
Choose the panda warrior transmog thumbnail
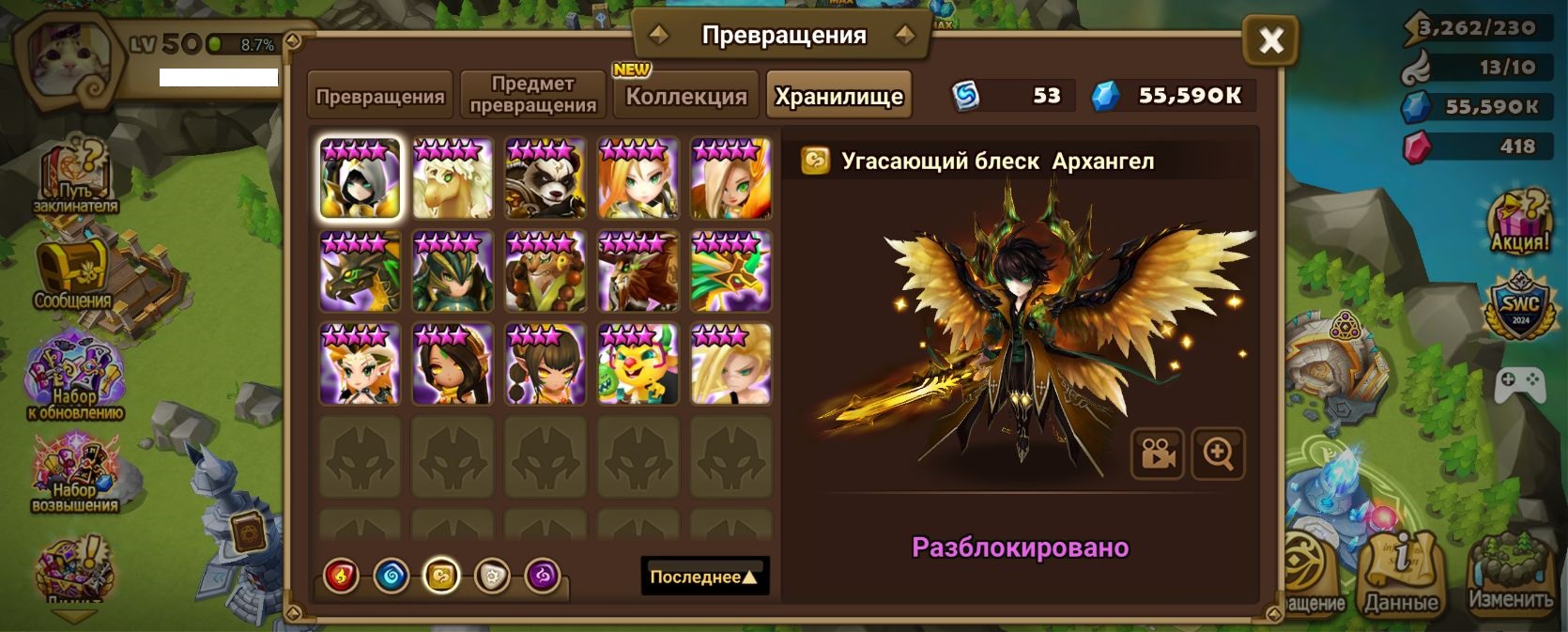[x=546, y=178]
